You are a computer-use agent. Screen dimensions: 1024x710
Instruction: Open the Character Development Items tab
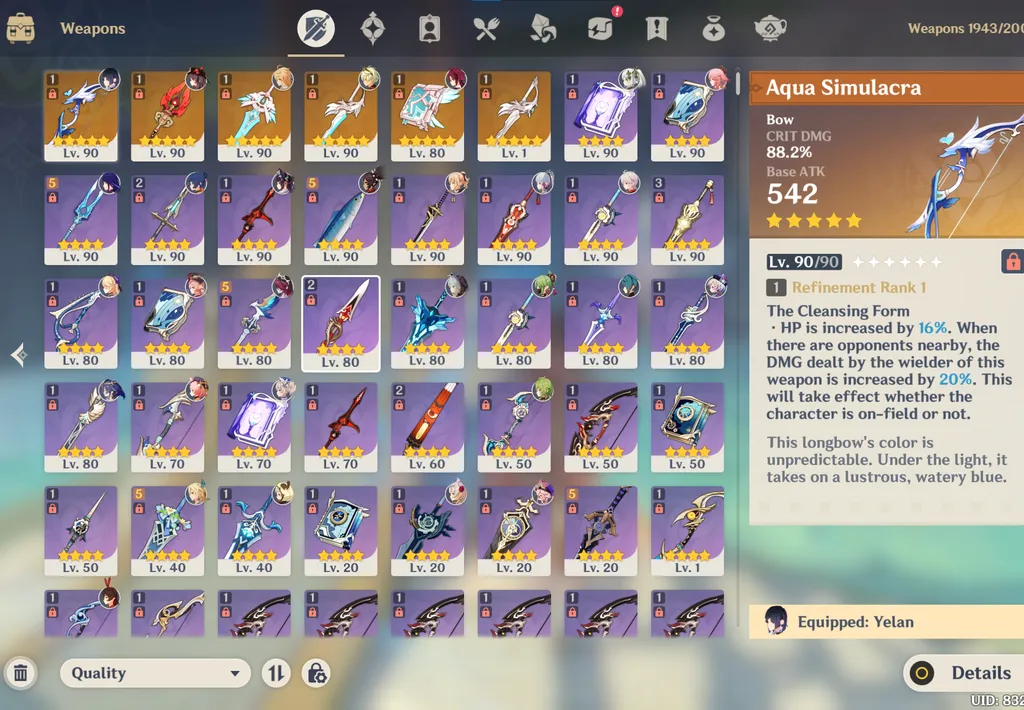point(430,29)
